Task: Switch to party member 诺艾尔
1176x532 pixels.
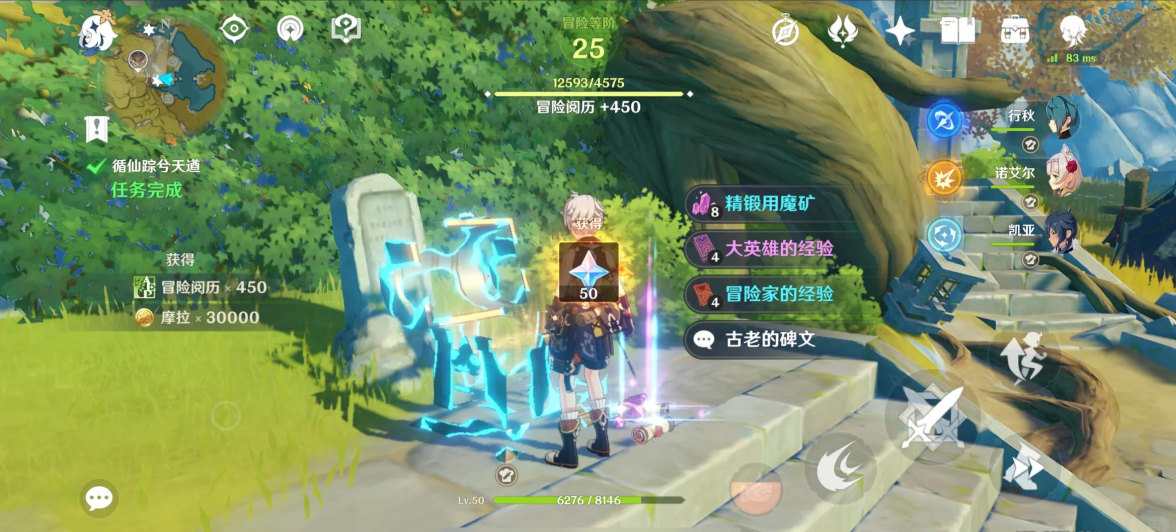Action: click(x=1062, y=177)
